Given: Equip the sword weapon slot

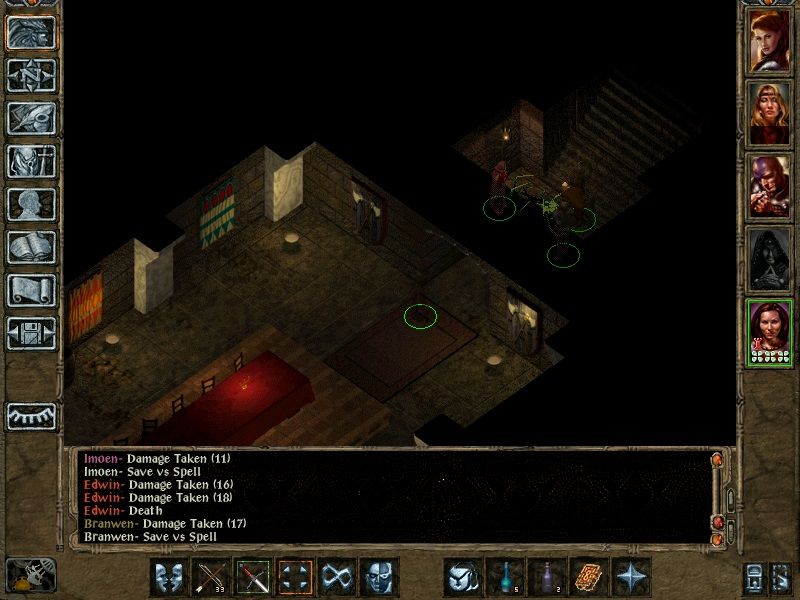Looking at the screenshot, I should coord(254,577).
